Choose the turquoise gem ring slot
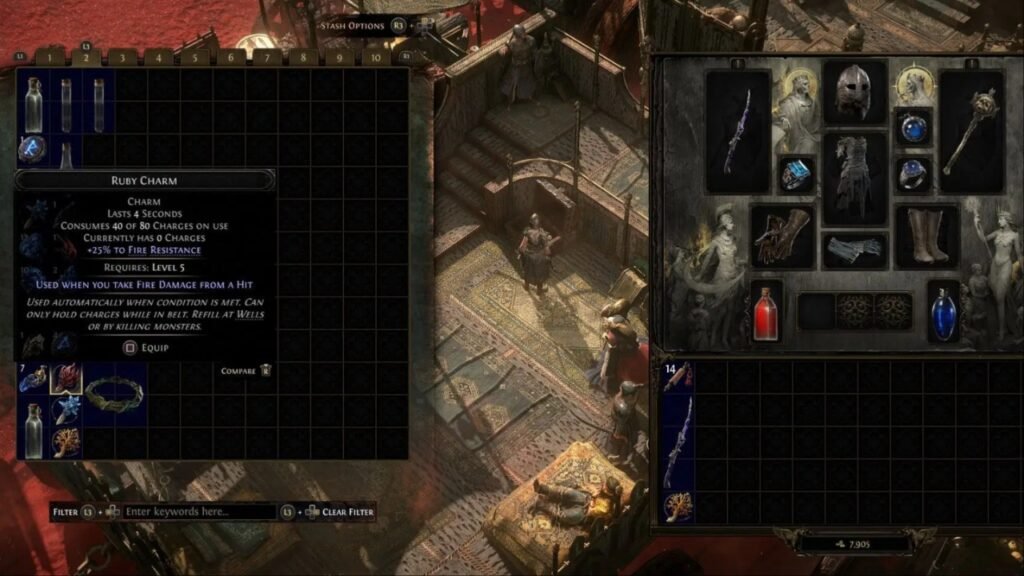The width and height of the screenshot is (1024, 576). [797, 174]
